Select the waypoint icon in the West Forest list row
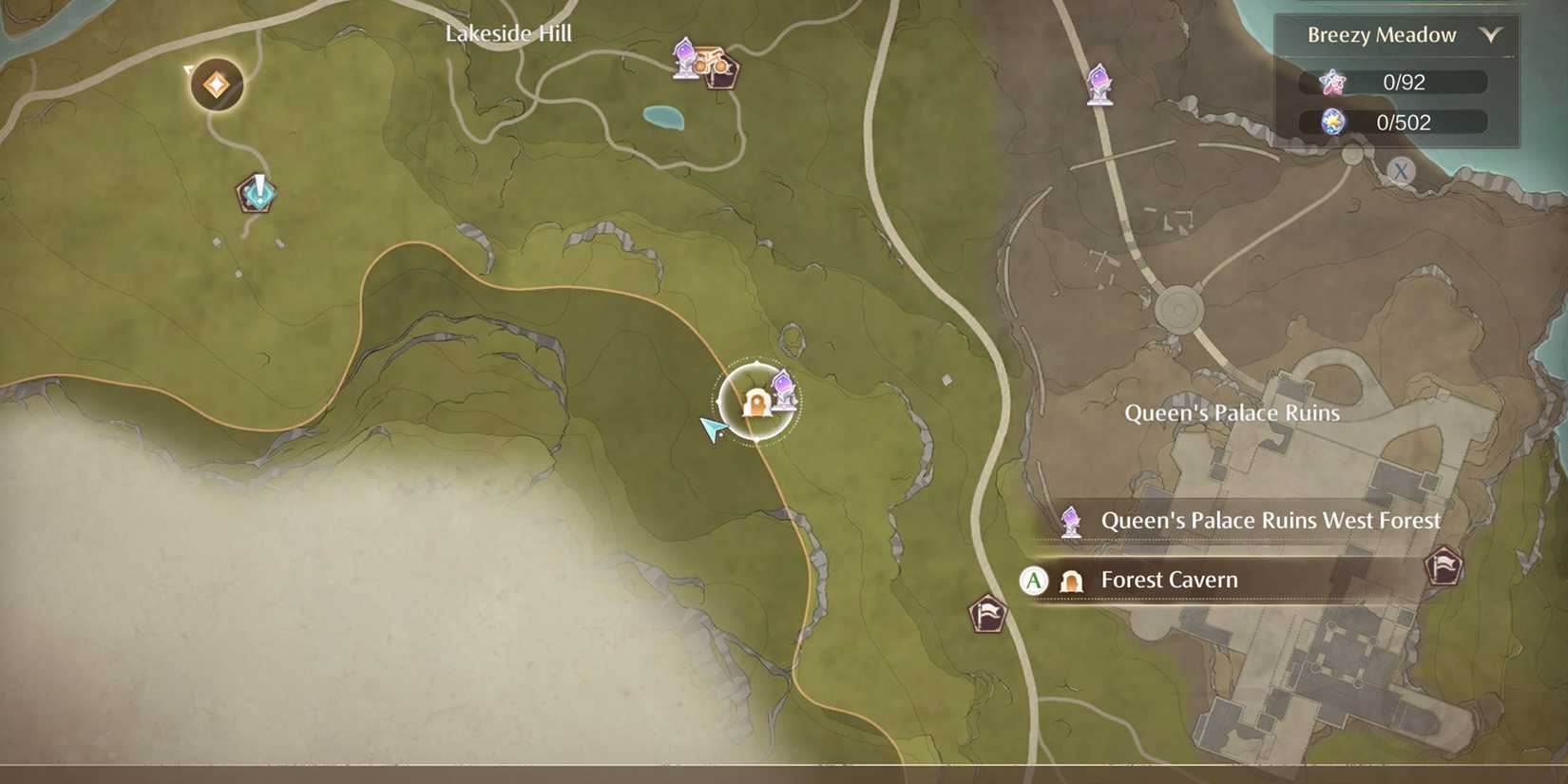 1071,520
